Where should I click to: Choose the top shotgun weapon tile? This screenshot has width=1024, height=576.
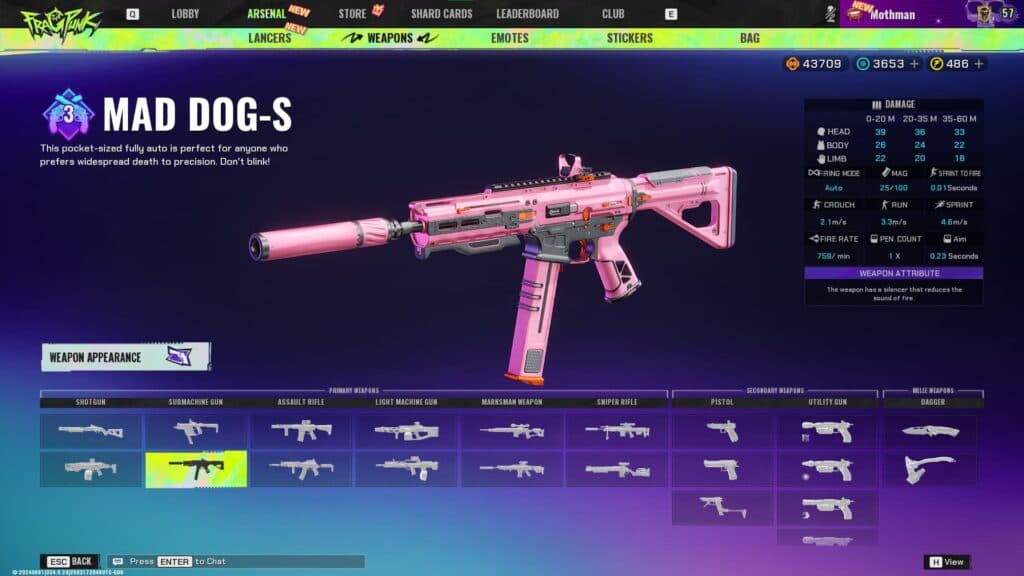90,431
